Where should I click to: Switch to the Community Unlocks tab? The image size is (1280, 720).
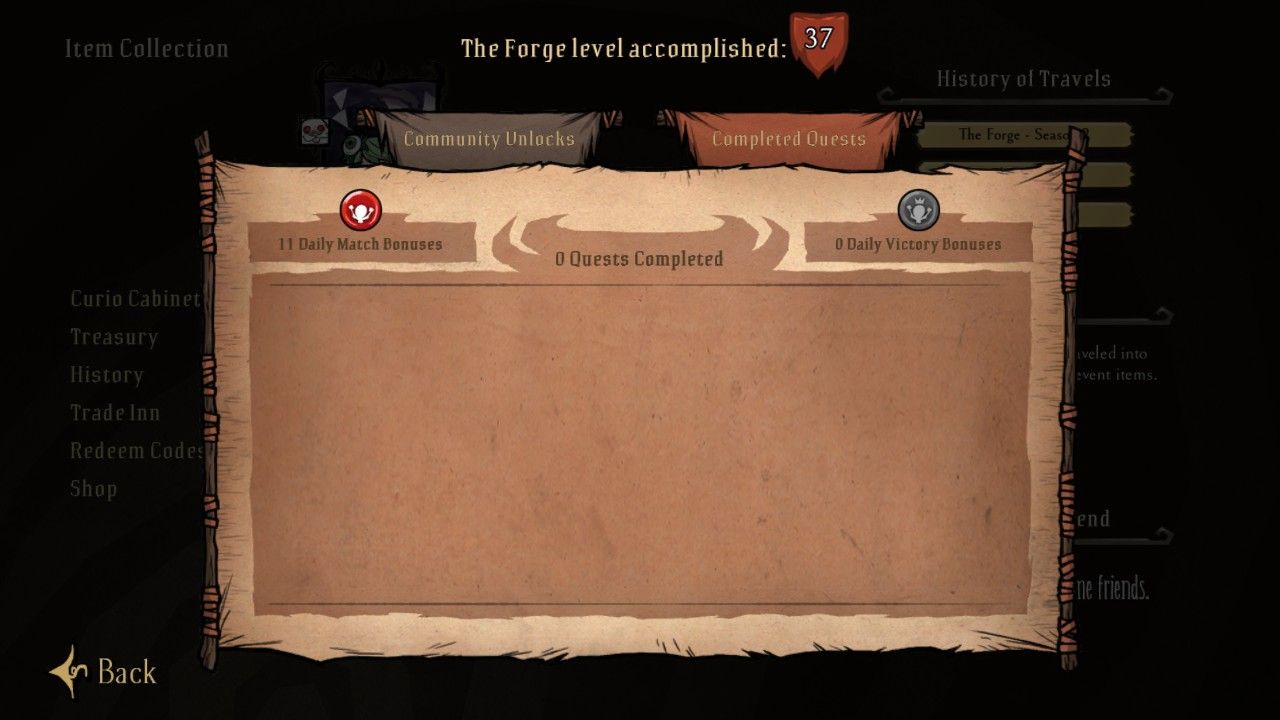pos(488,139)
